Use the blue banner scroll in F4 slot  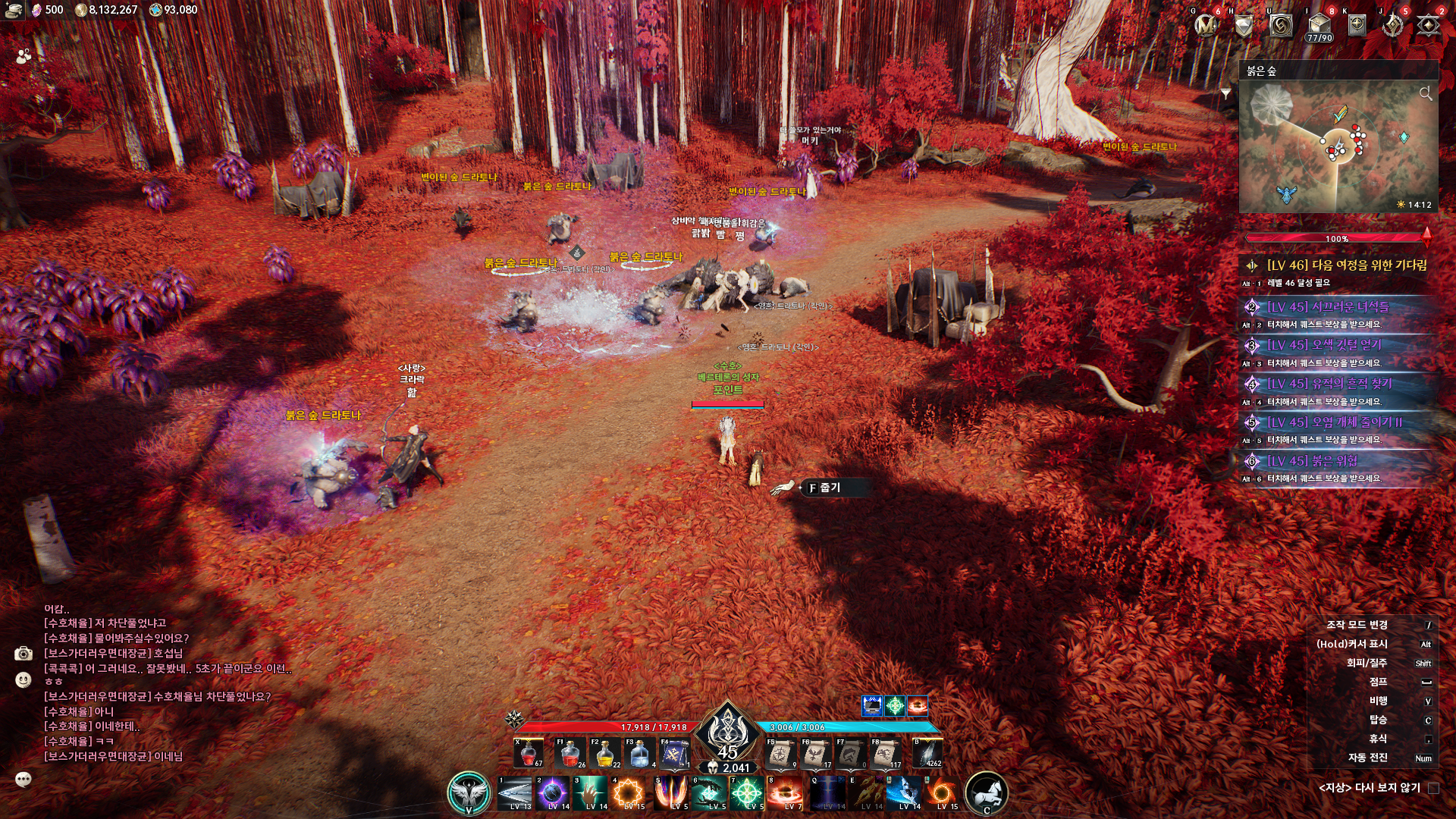pyautogui.click(x=674, y=753)
